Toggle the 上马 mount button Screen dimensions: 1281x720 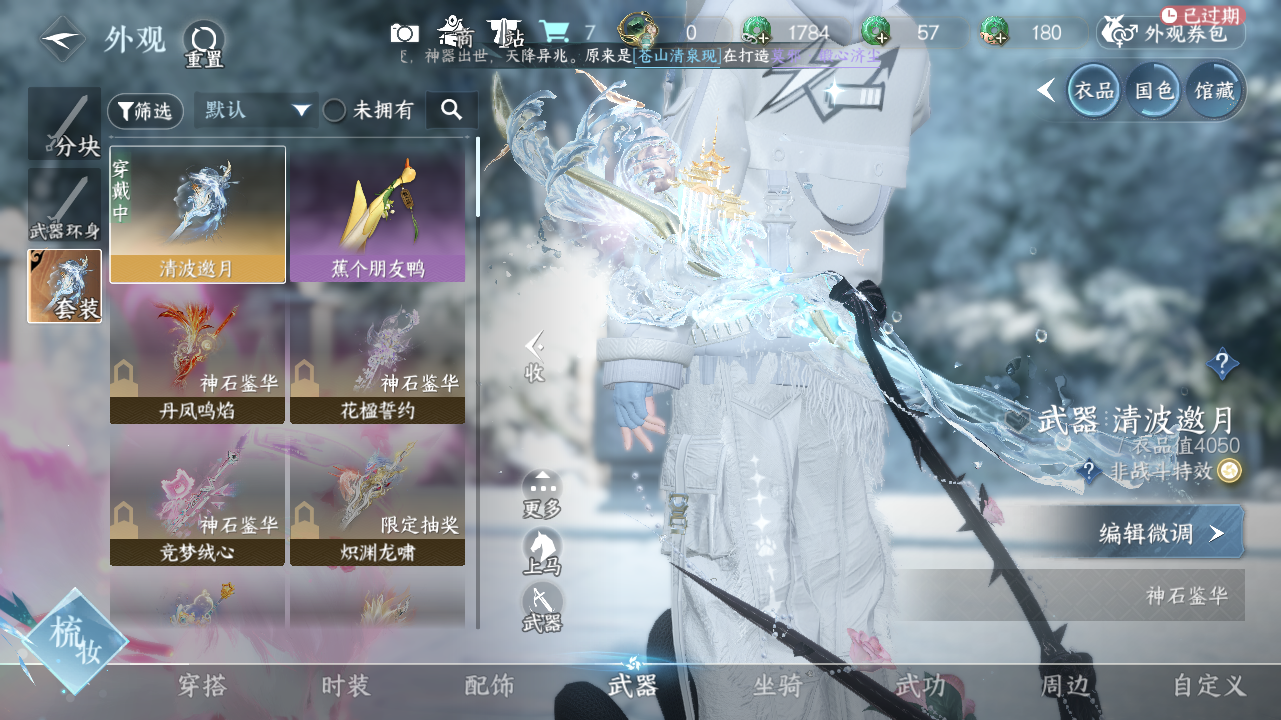542,552
